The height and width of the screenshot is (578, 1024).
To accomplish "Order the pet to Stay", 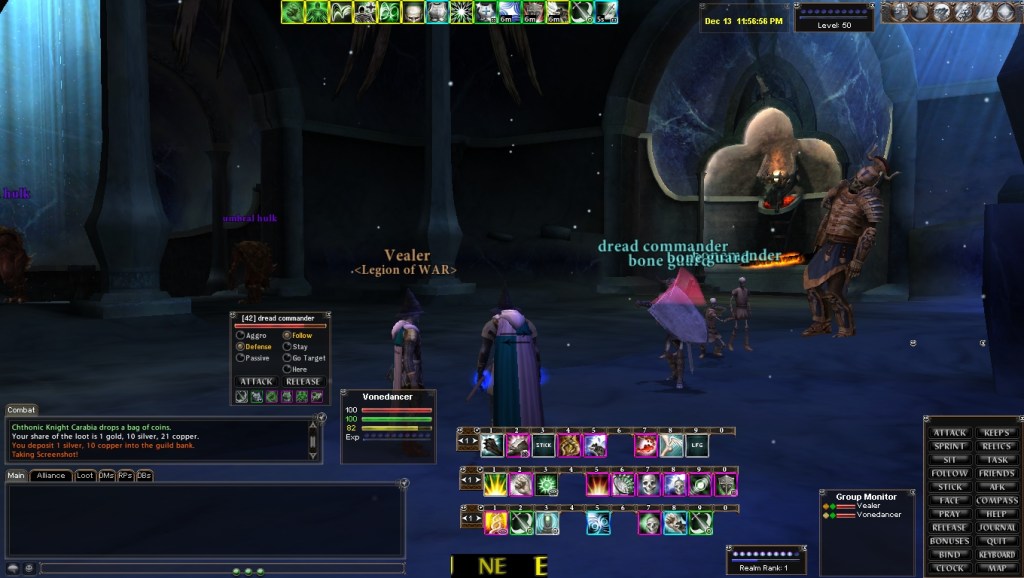I will [288, 346].
